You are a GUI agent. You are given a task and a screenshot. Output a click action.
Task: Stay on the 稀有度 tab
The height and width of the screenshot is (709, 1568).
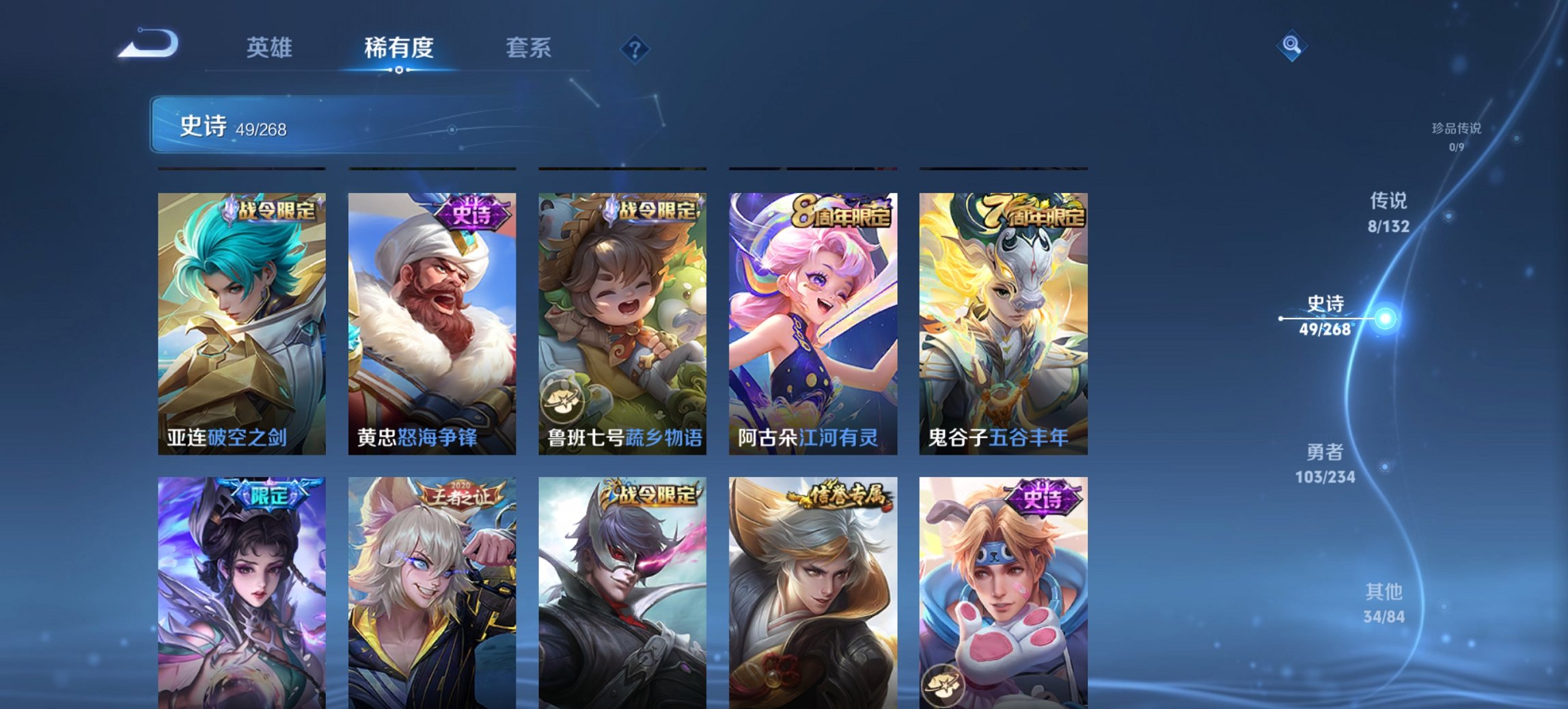pos(399,48)
